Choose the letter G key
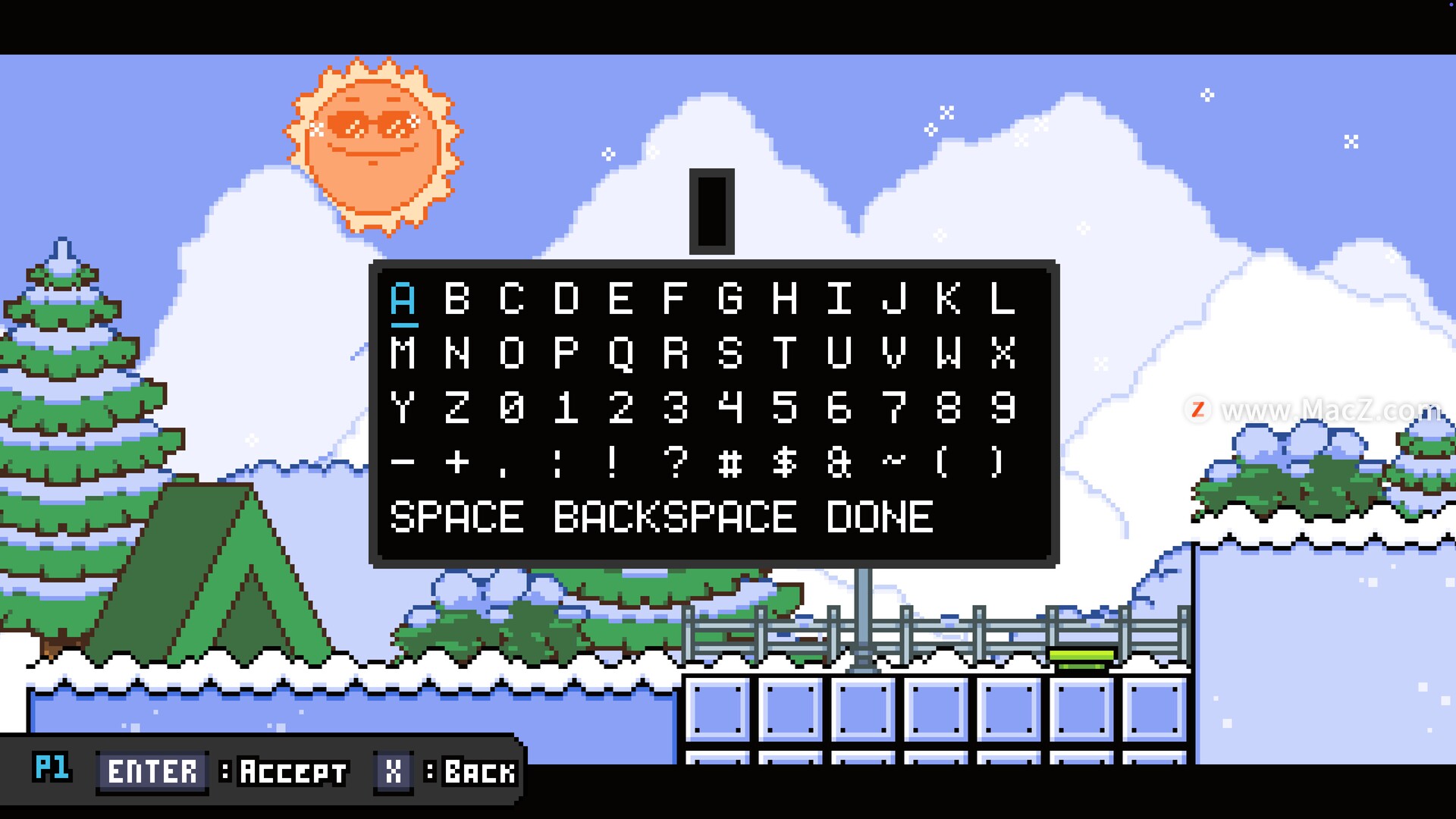1456x819 pixels. pos(730,299)
